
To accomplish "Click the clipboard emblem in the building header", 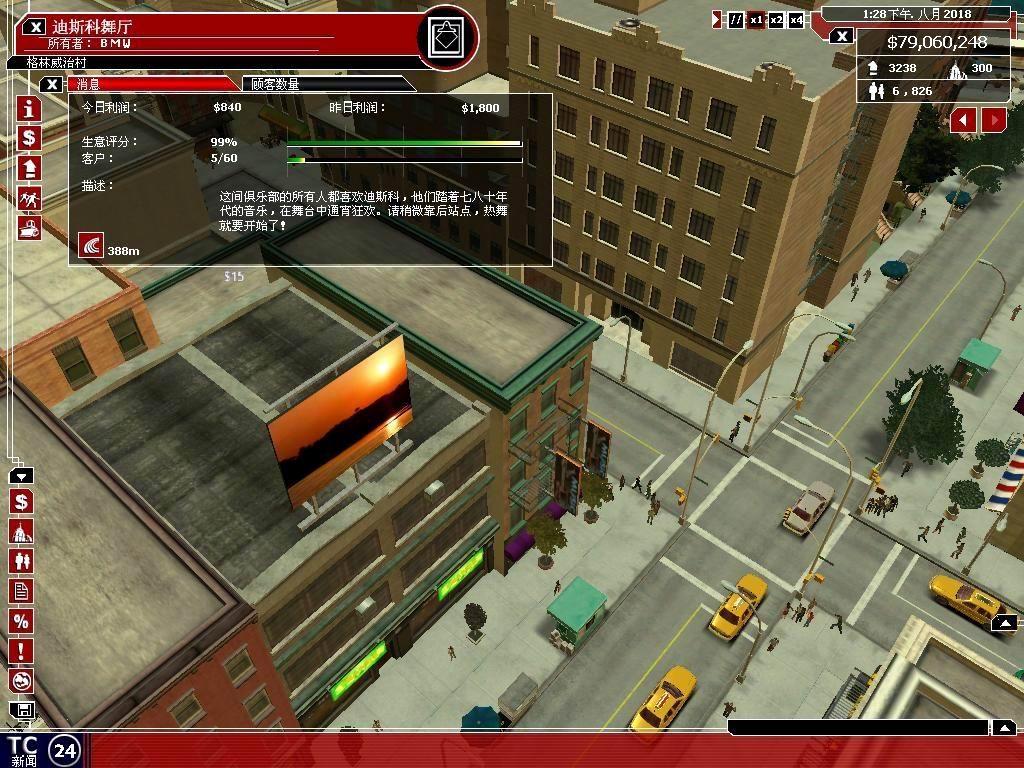I will 446,39.
